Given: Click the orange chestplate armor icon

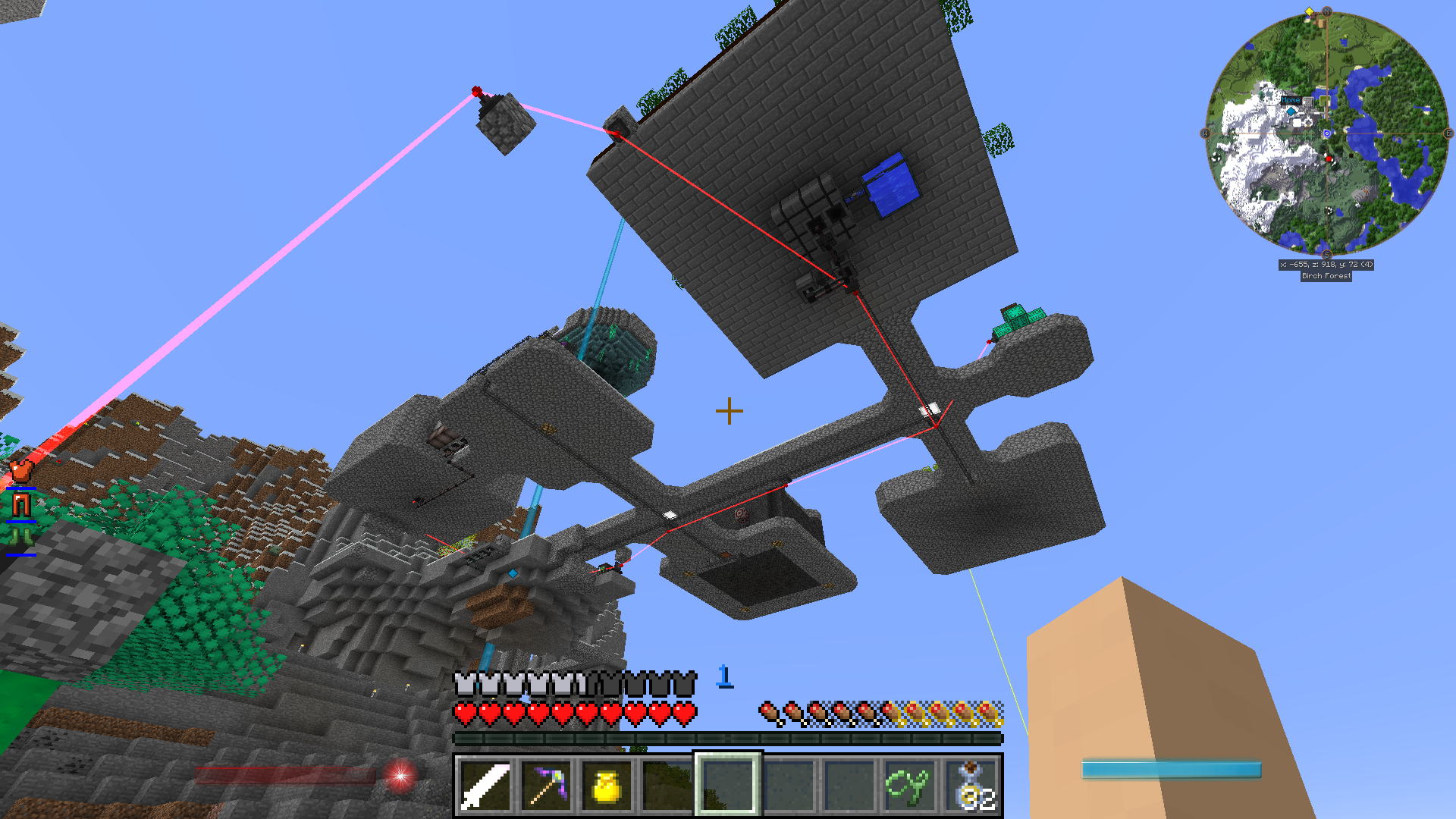Looking at the screenshot, I should [x=20, y=471].
